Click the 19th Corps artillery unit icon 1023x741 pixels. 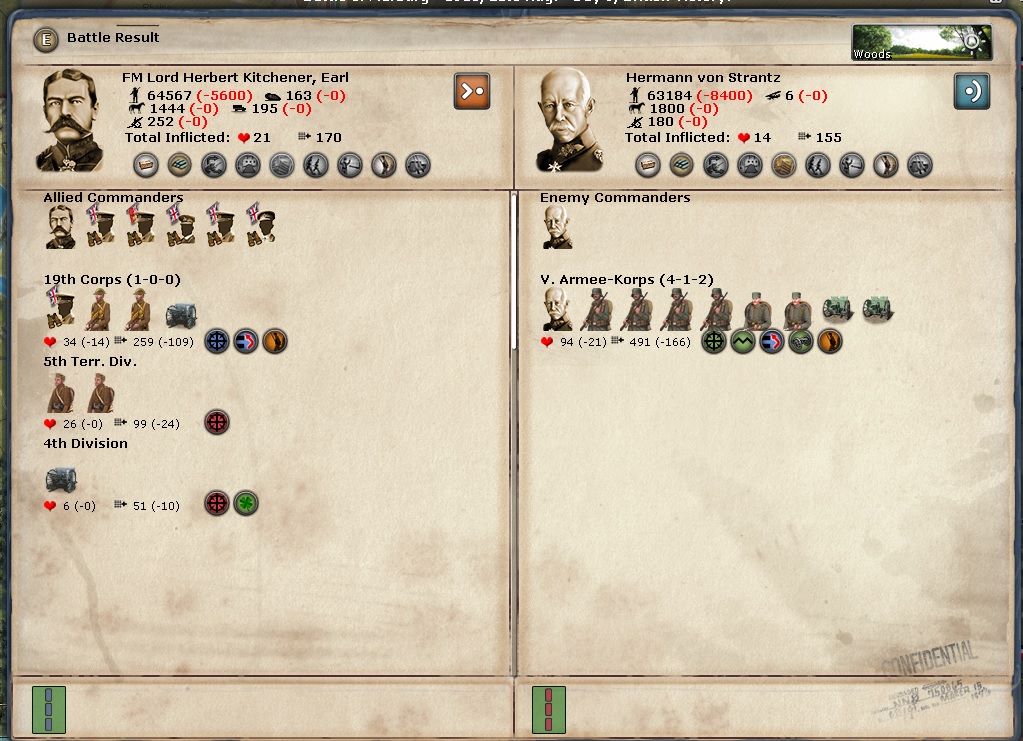point(182,313)
